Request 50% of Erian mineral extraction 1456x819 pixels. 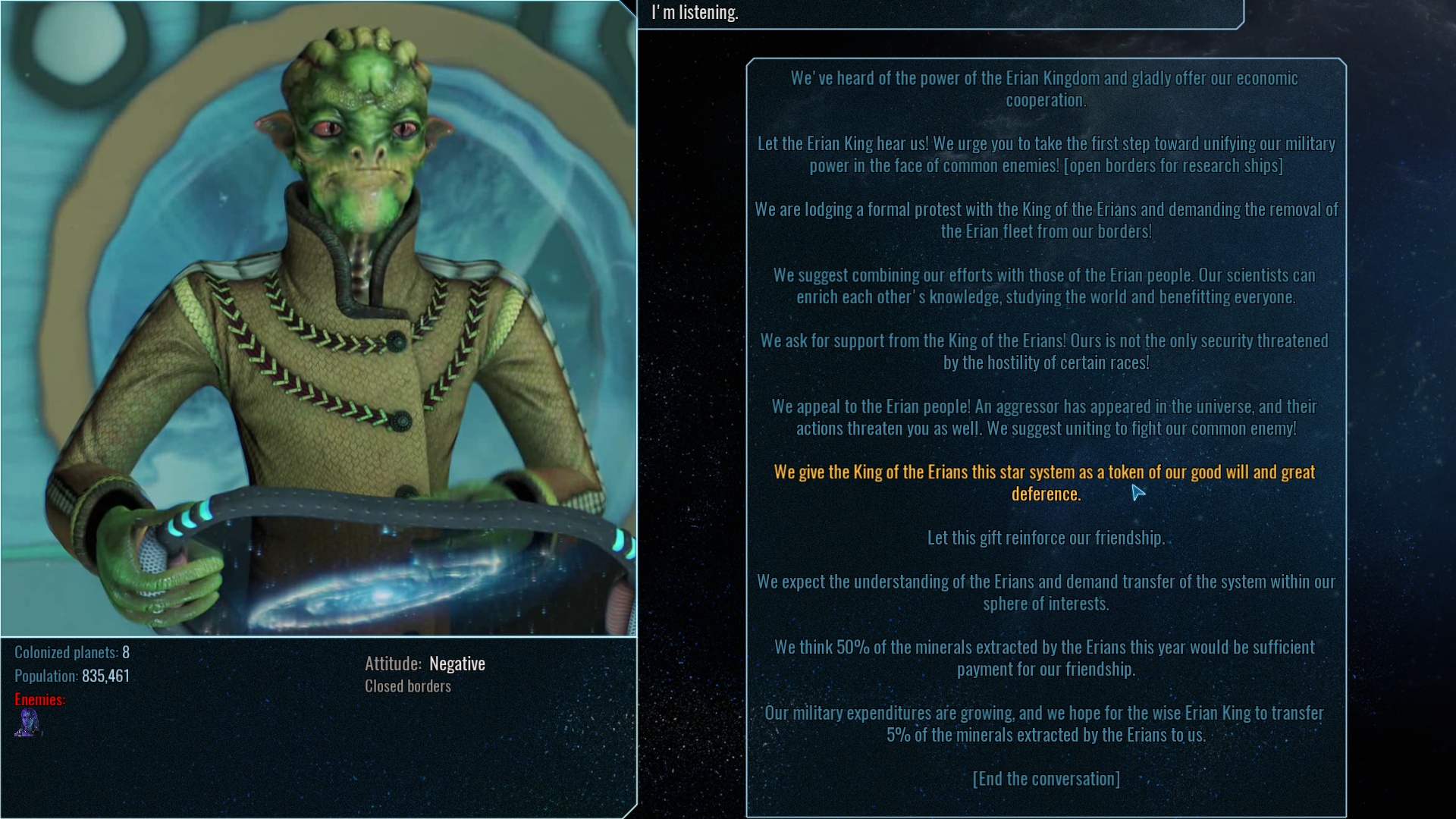(x=1044, y=658)
